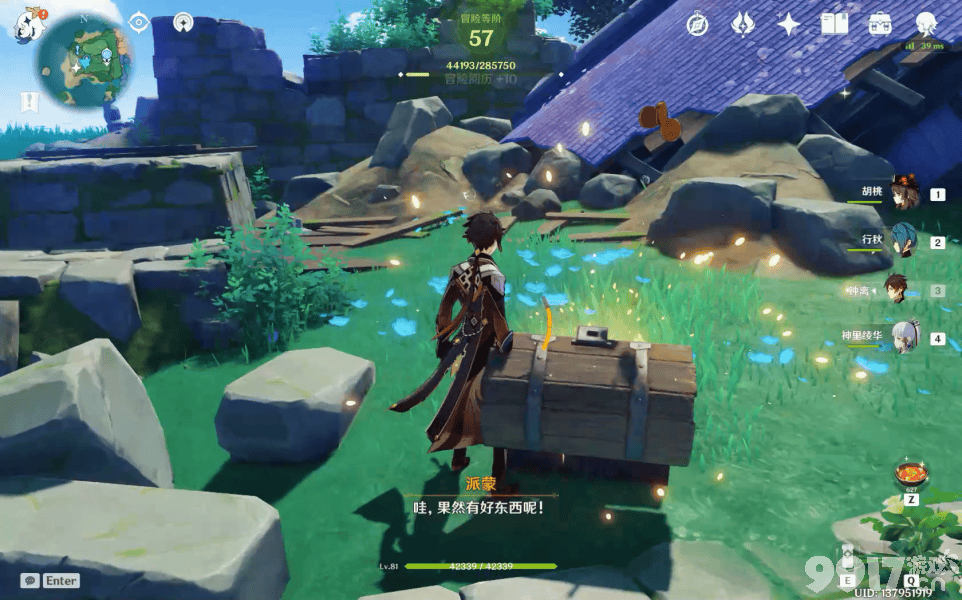Switch to party member 行秋
The height and width of the screenshot is (600, 962).
click(x=904, y=241)
